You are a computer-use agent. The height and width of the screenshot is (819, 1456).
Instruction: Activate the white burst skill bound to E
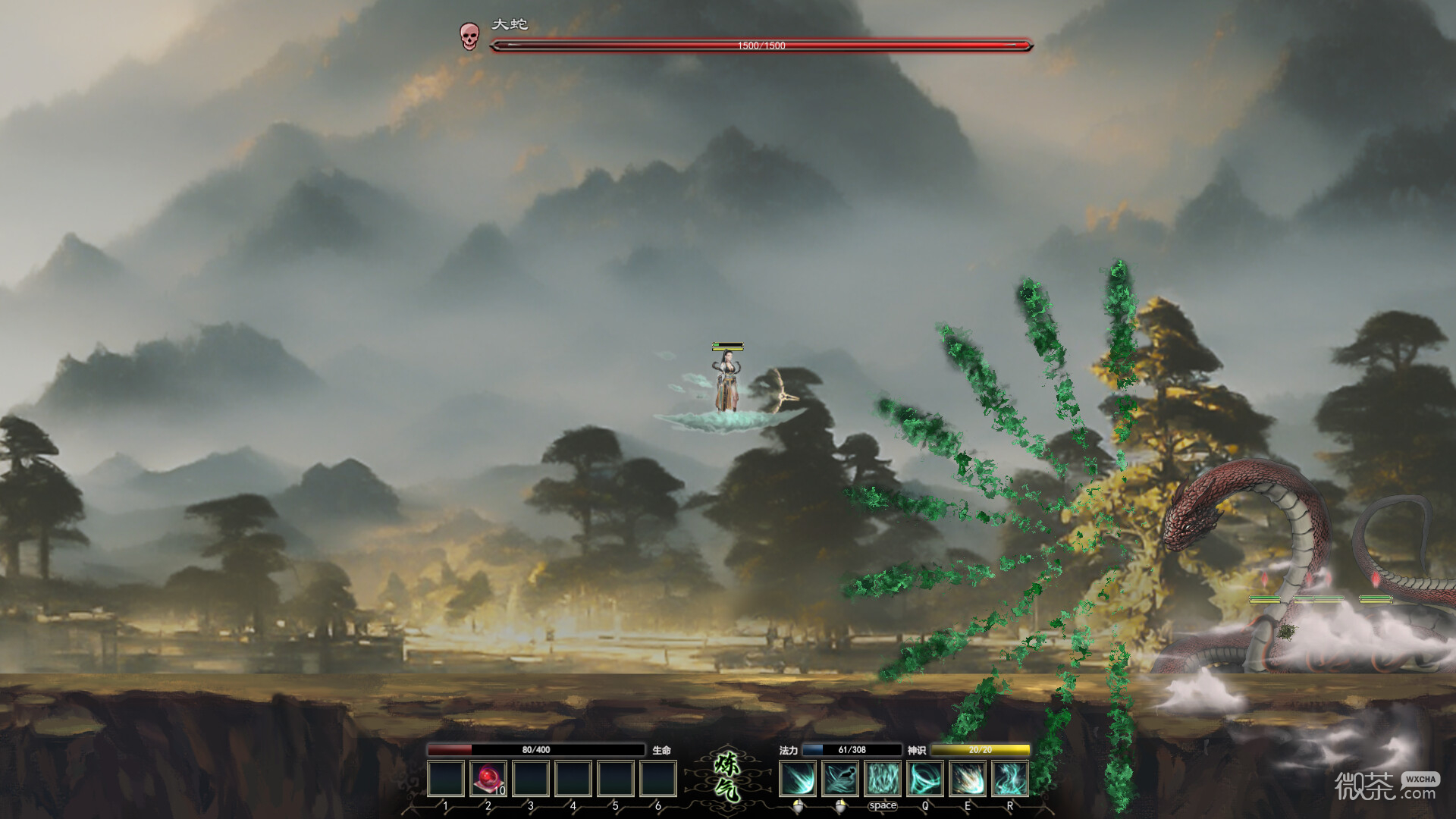tap(968, 779)
